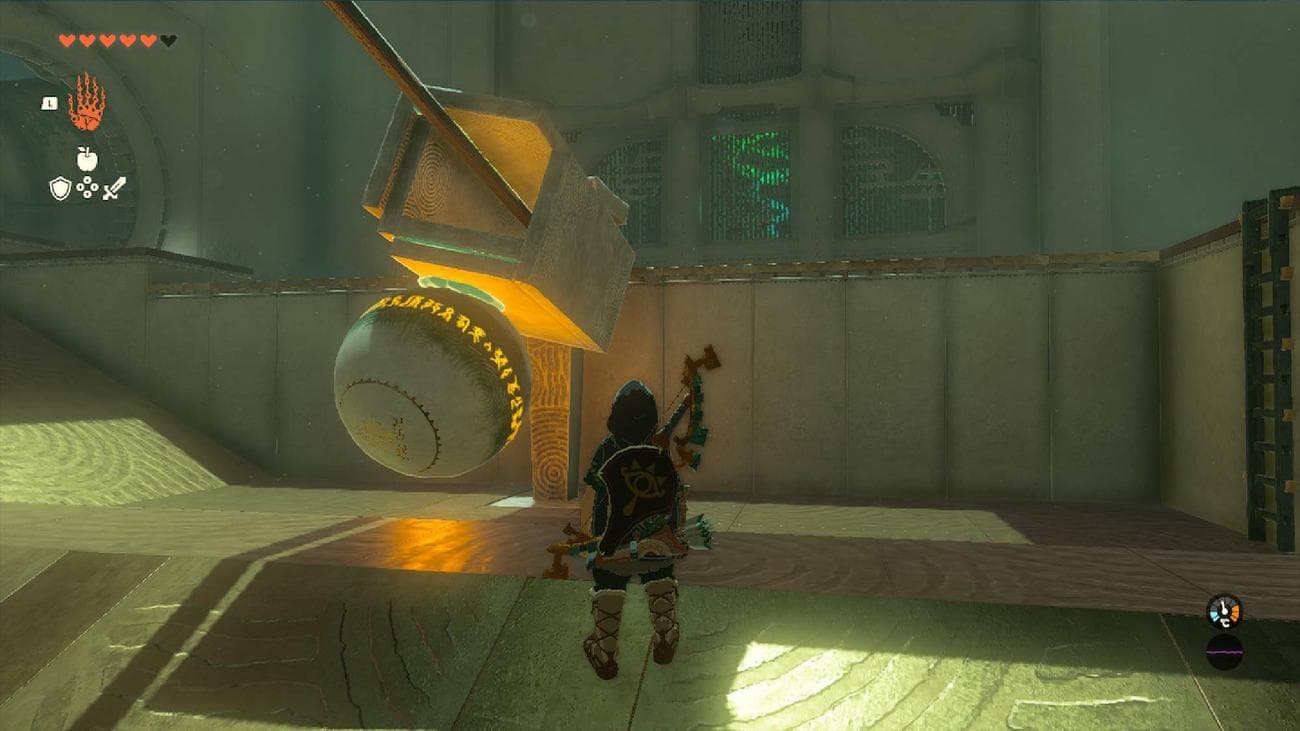Select the first red heart container
Image resolution: width=1300 pixels, height=731 pixels.
(67, 40)
